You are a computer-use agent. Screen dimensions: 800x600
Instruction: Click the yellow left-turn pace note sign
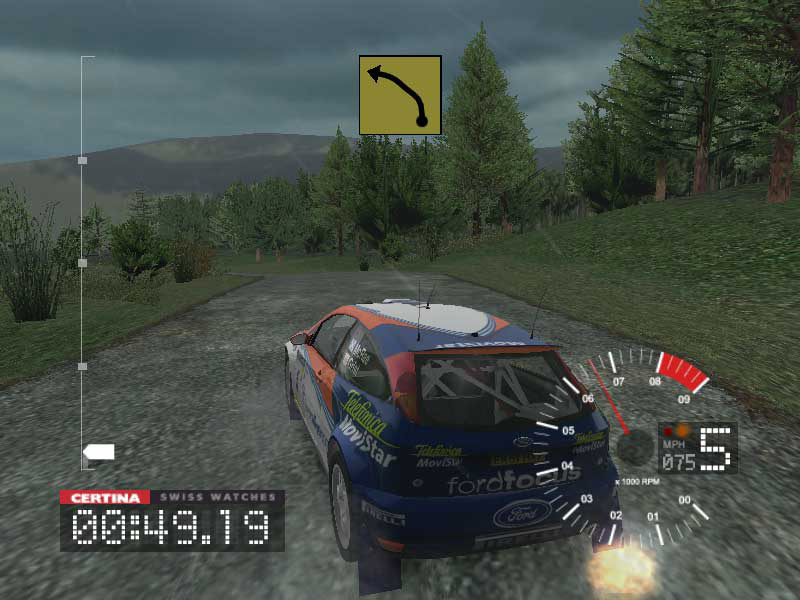[400, 95]
